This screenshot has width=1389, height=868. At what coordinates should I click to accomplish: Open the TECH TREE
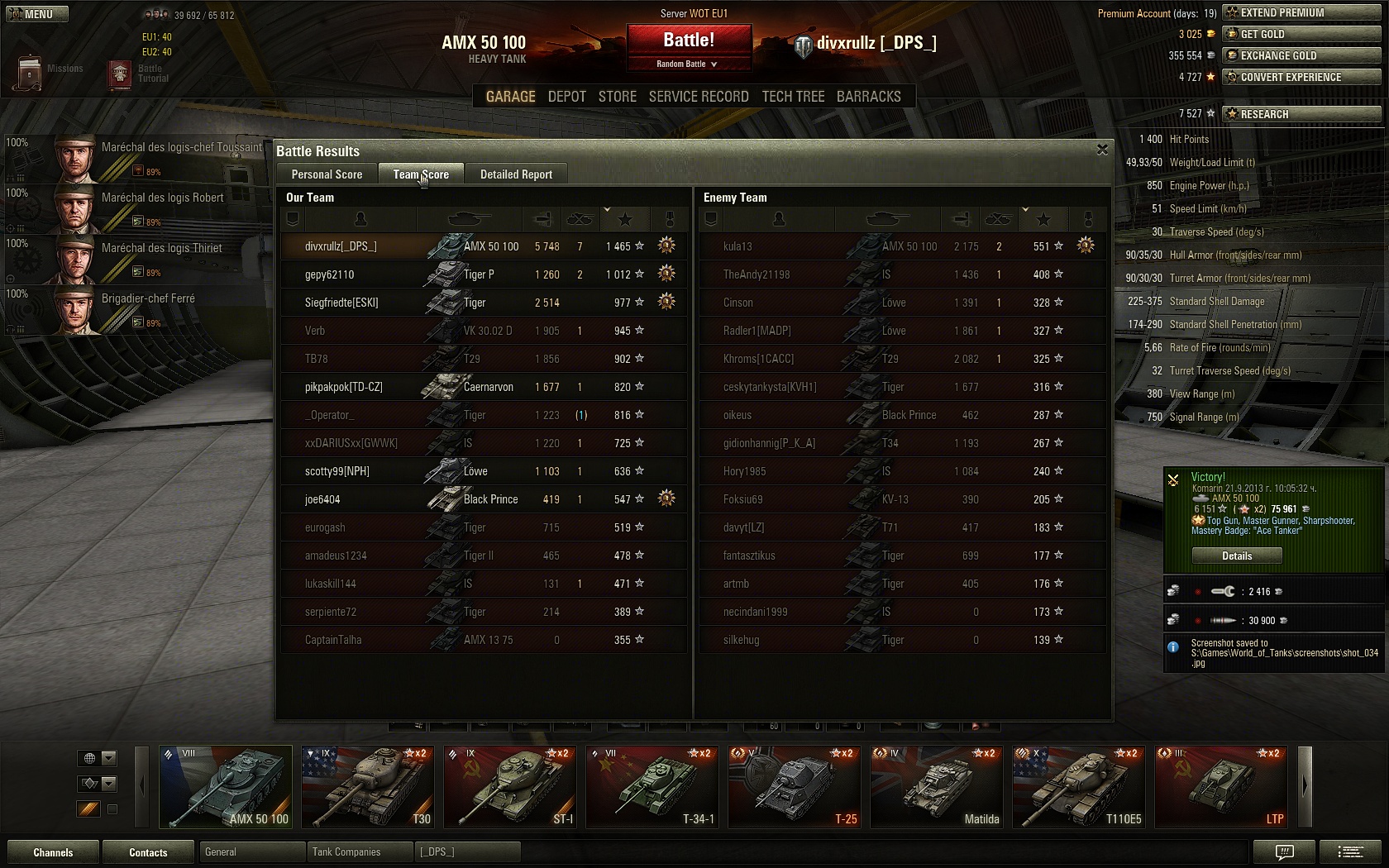click(793, 97)
